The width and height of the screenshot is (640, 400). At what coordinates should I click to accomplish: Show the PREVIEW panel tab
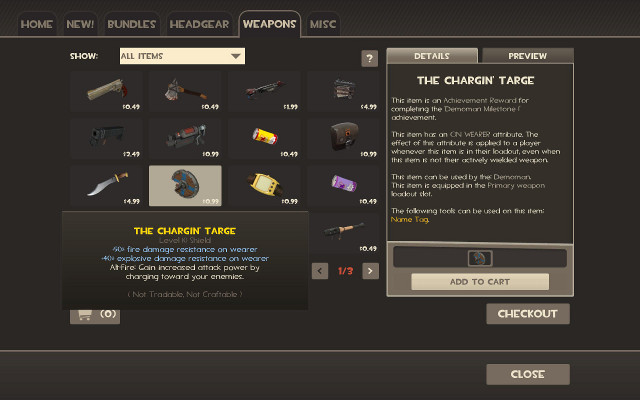coord(527,56)
